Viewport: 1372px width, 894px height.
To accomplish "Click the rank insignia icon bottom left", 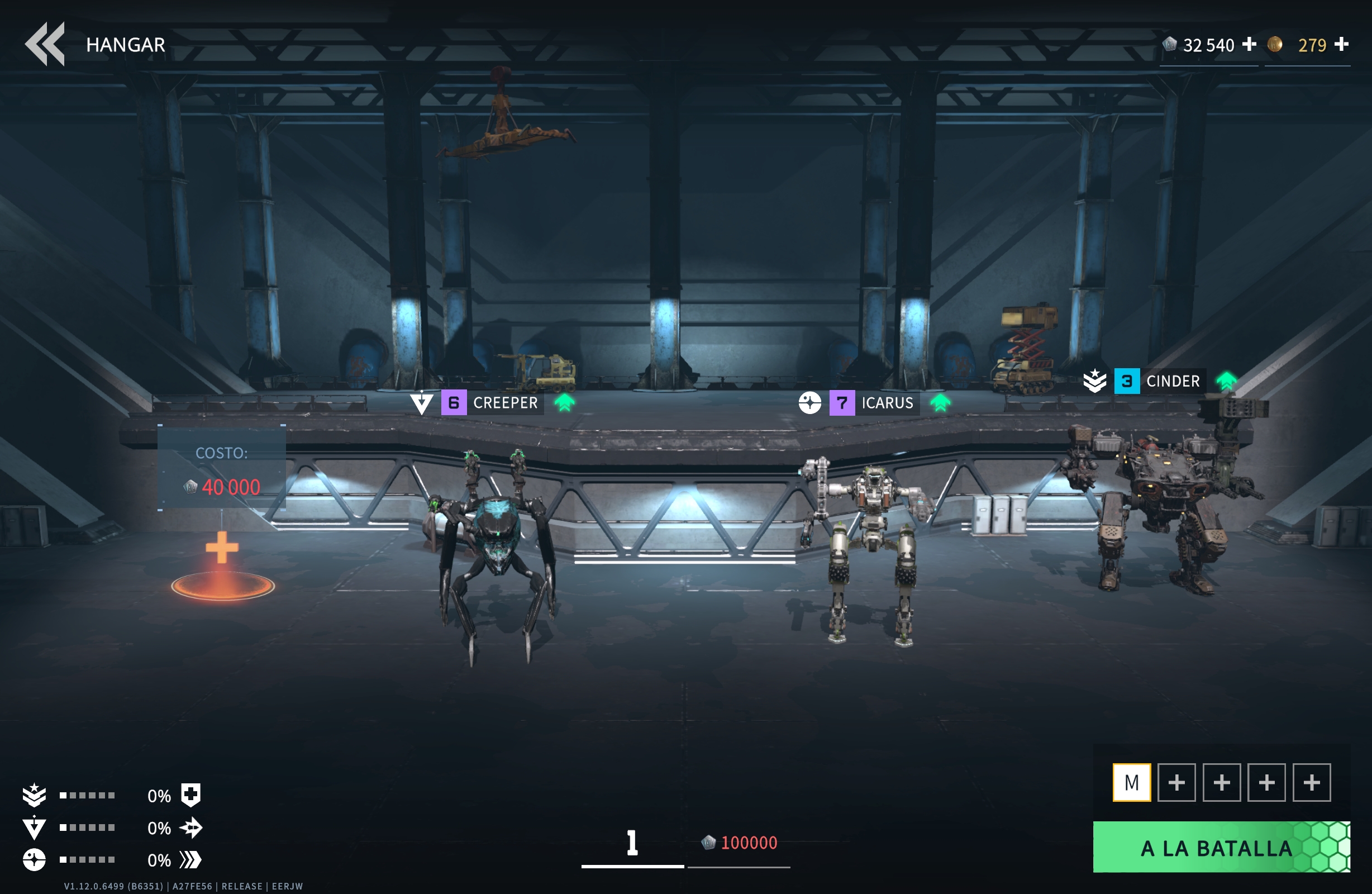I will coord(35,795).
